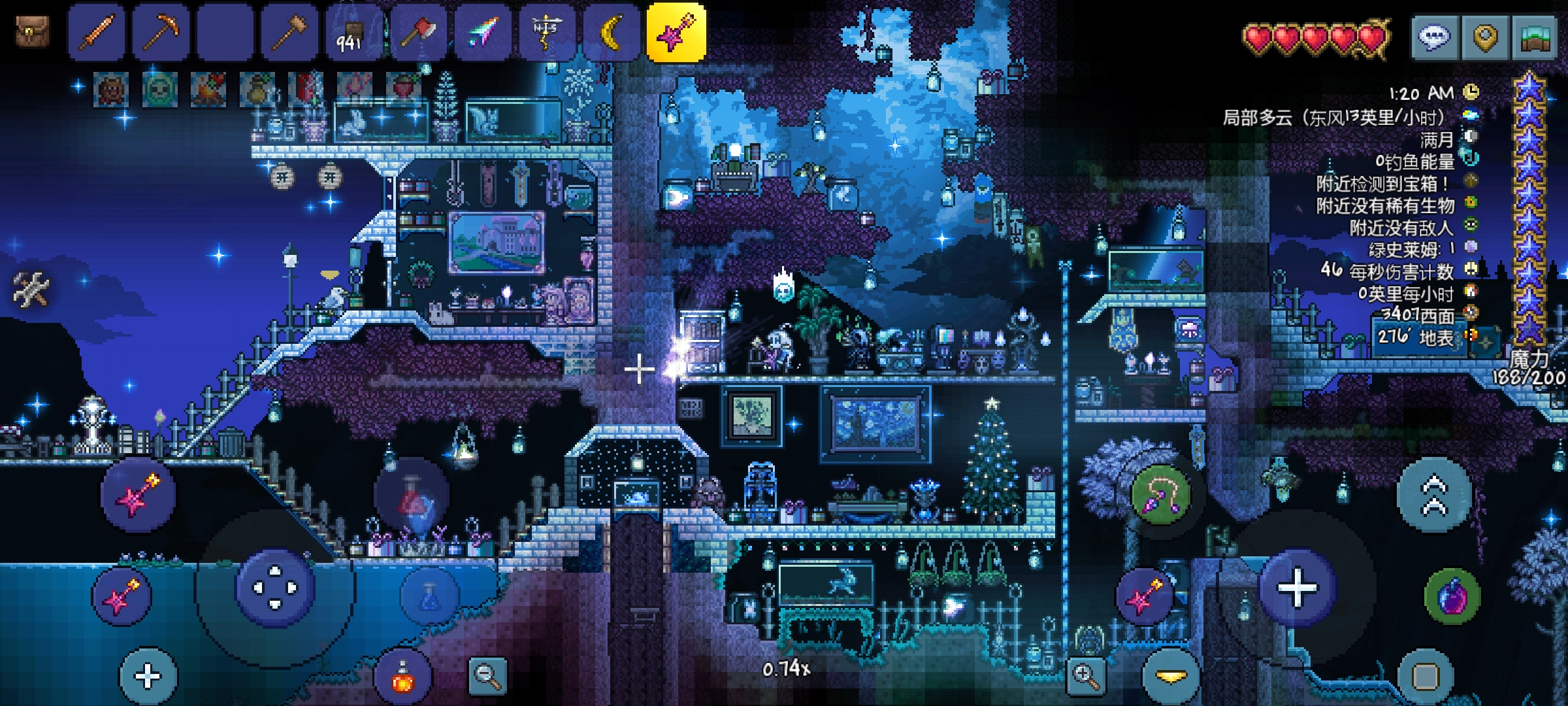This screenshot has width=1568, height=706.
Task: Select the rainbow weapon hotbar slot
Action: tap(482, 32)
